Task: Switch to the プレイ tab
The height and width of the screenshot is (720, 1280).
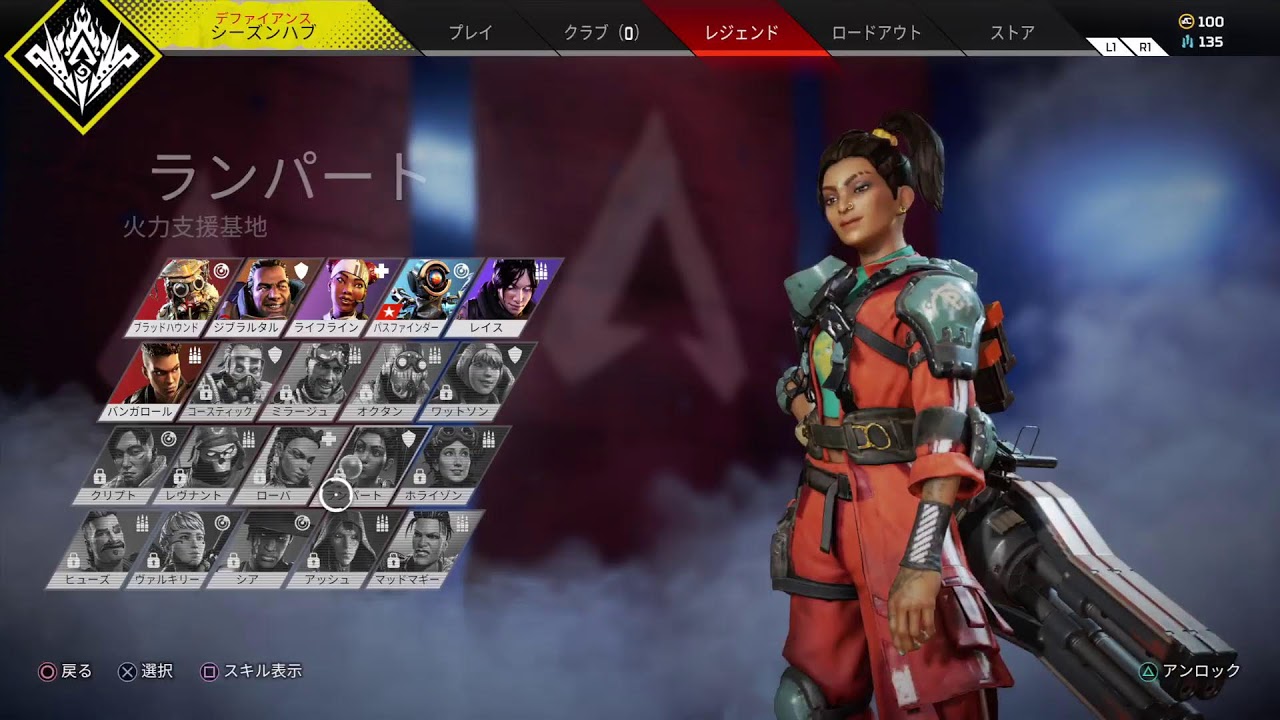Action: (x=470, y=32)
